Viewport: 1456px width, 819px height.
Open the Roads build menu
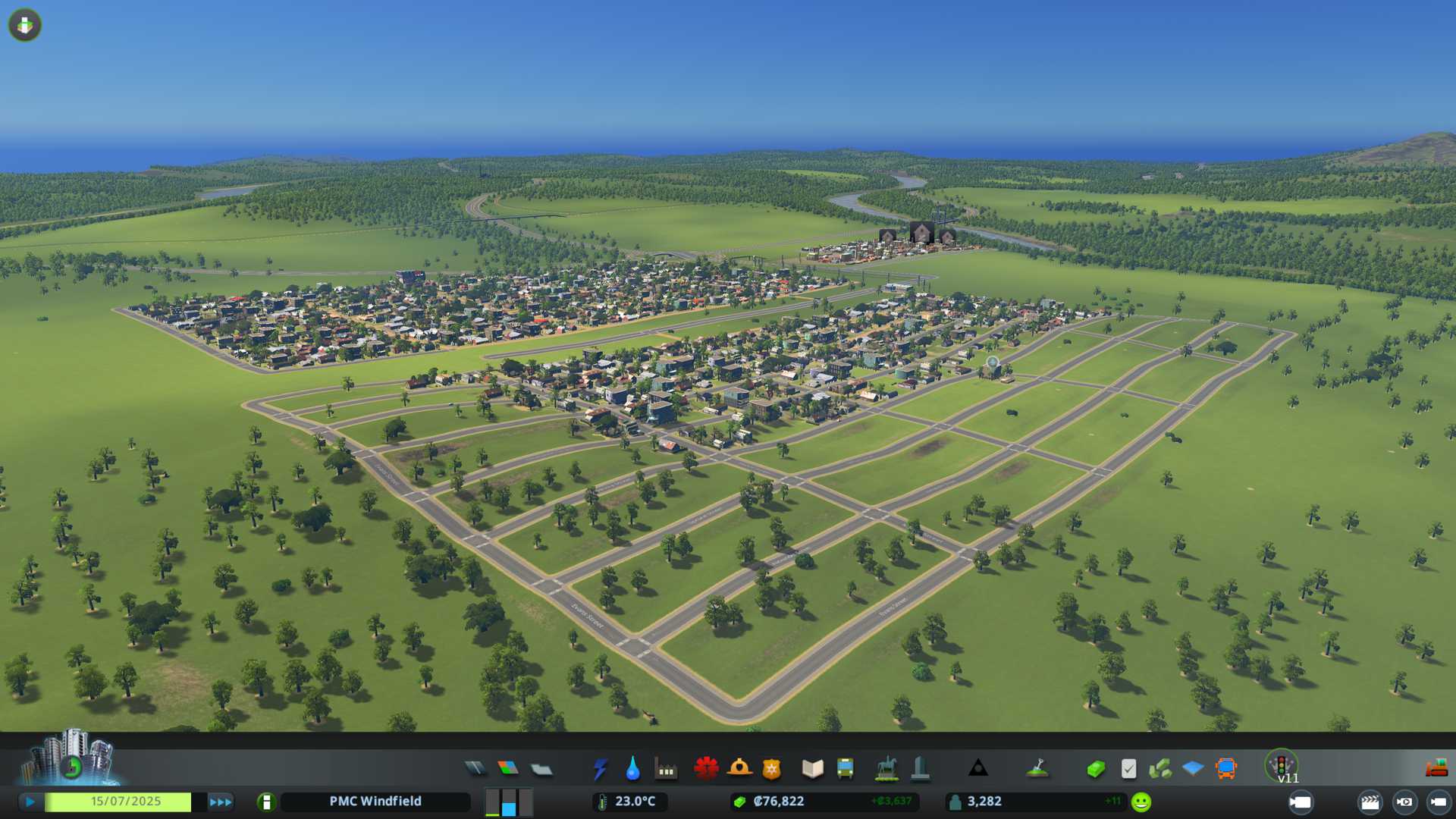tap(475, 769)
